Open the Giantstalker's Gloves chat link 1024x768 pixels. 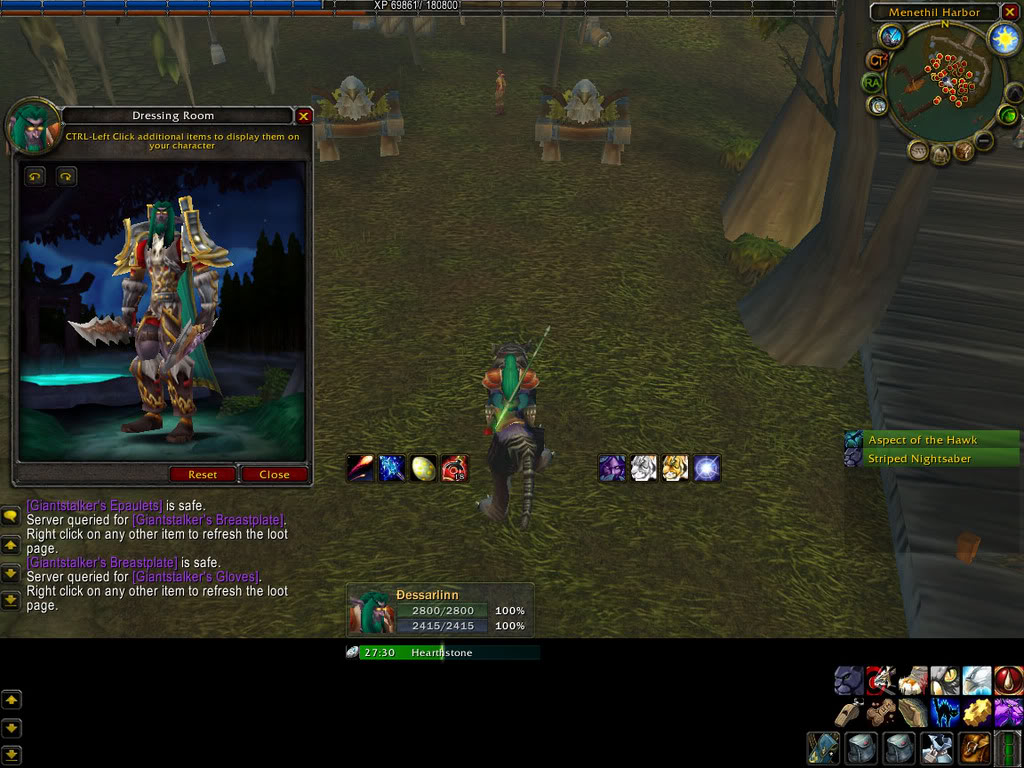(x=196, y=577)
